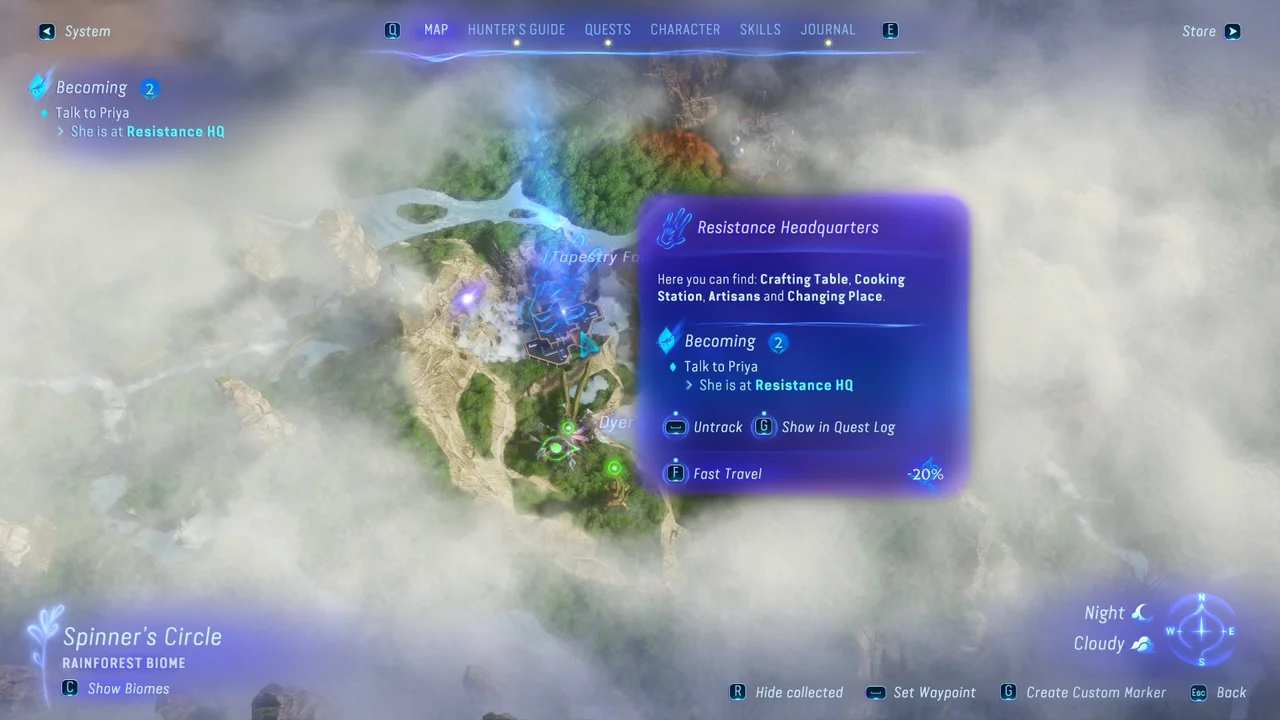
Task: Select the Resistance Headquarters hand icon
Action: [674, 227]
